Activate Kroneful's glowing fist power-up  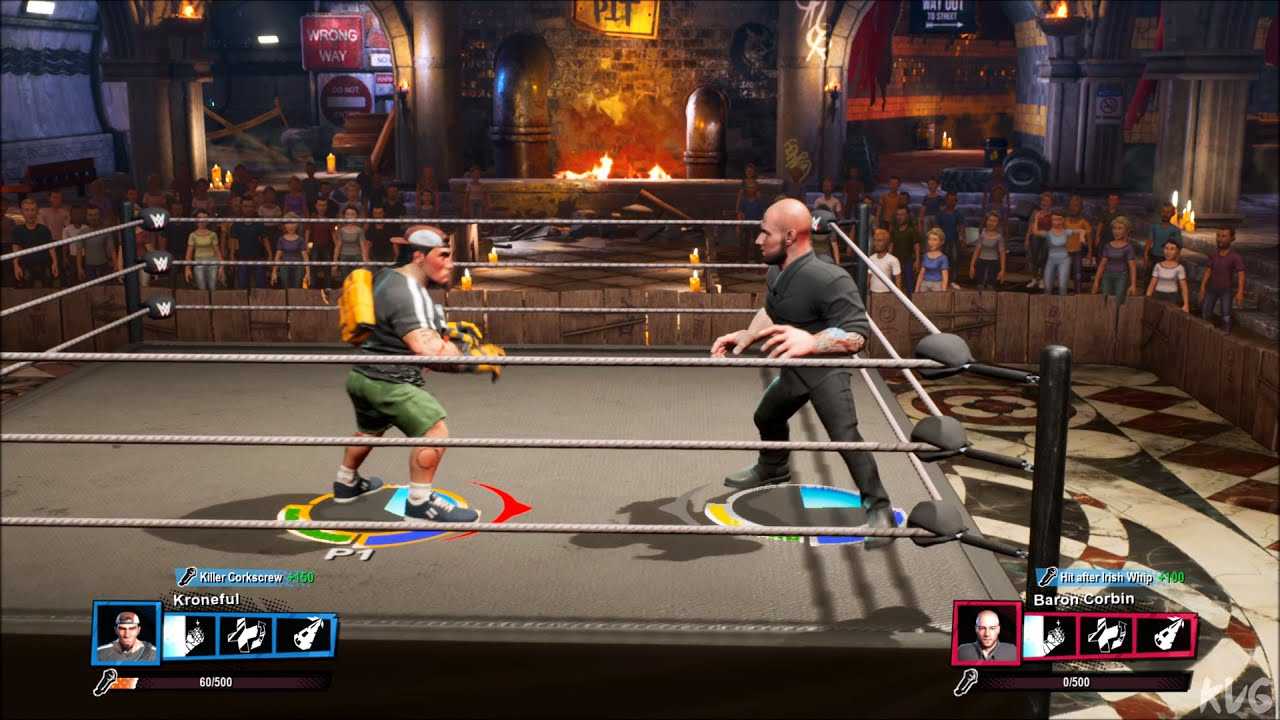190,636
